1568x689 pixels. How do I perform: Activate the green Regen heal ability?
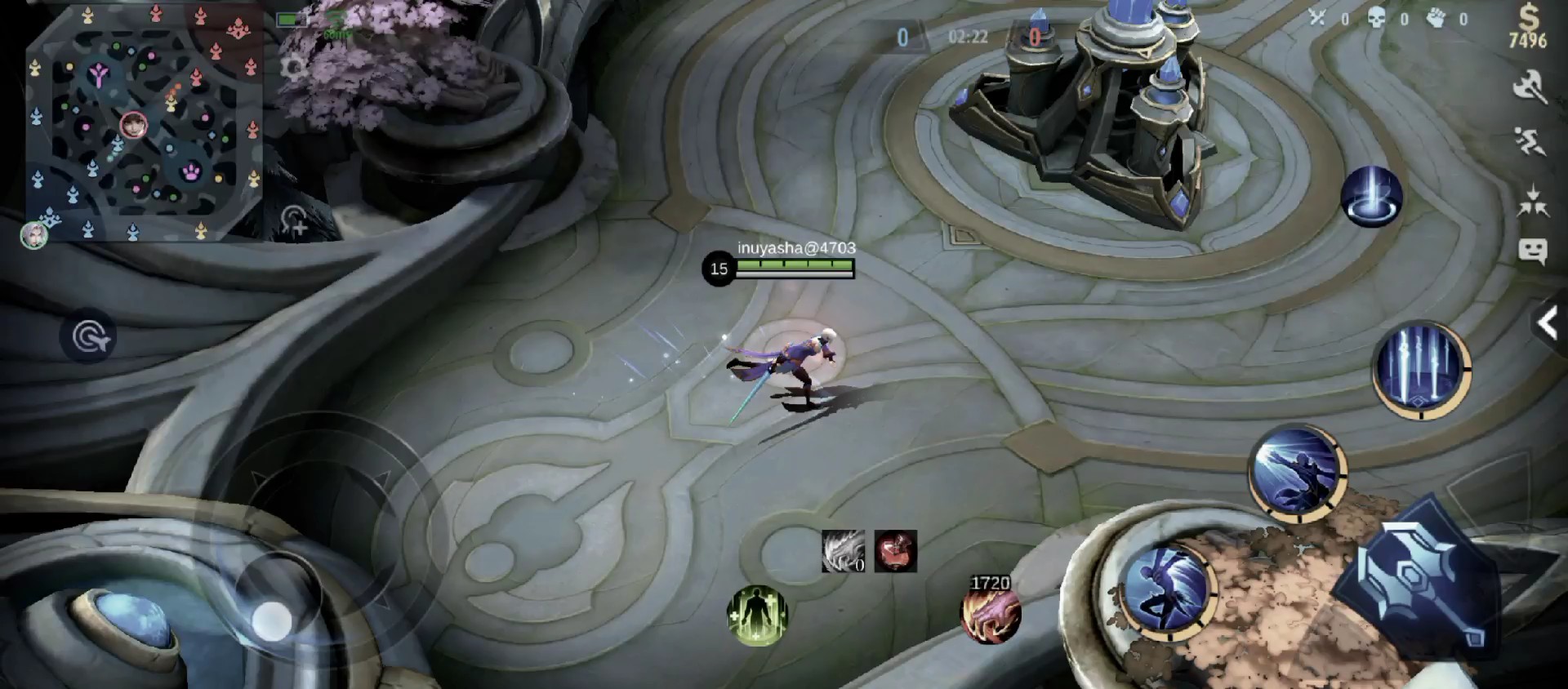click(x=757, y=614)
